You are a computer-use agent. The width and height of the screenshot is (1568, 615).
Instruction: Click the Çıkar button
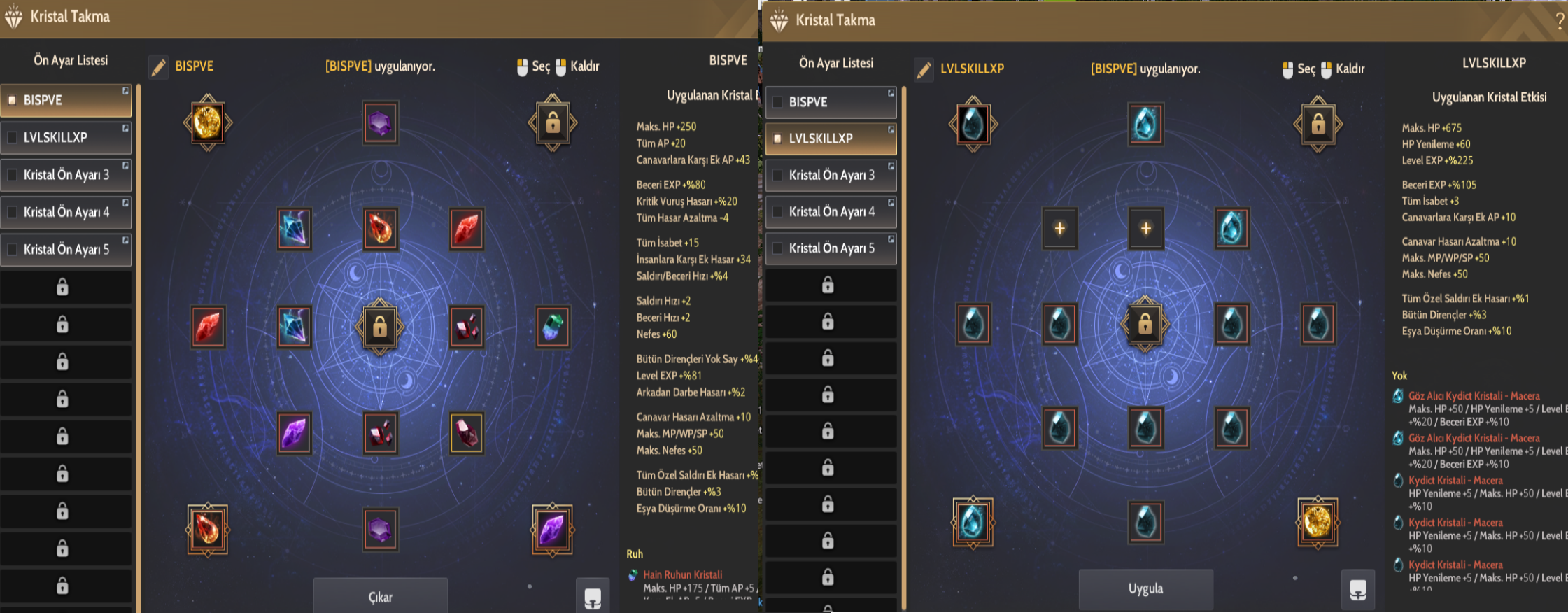380,596
